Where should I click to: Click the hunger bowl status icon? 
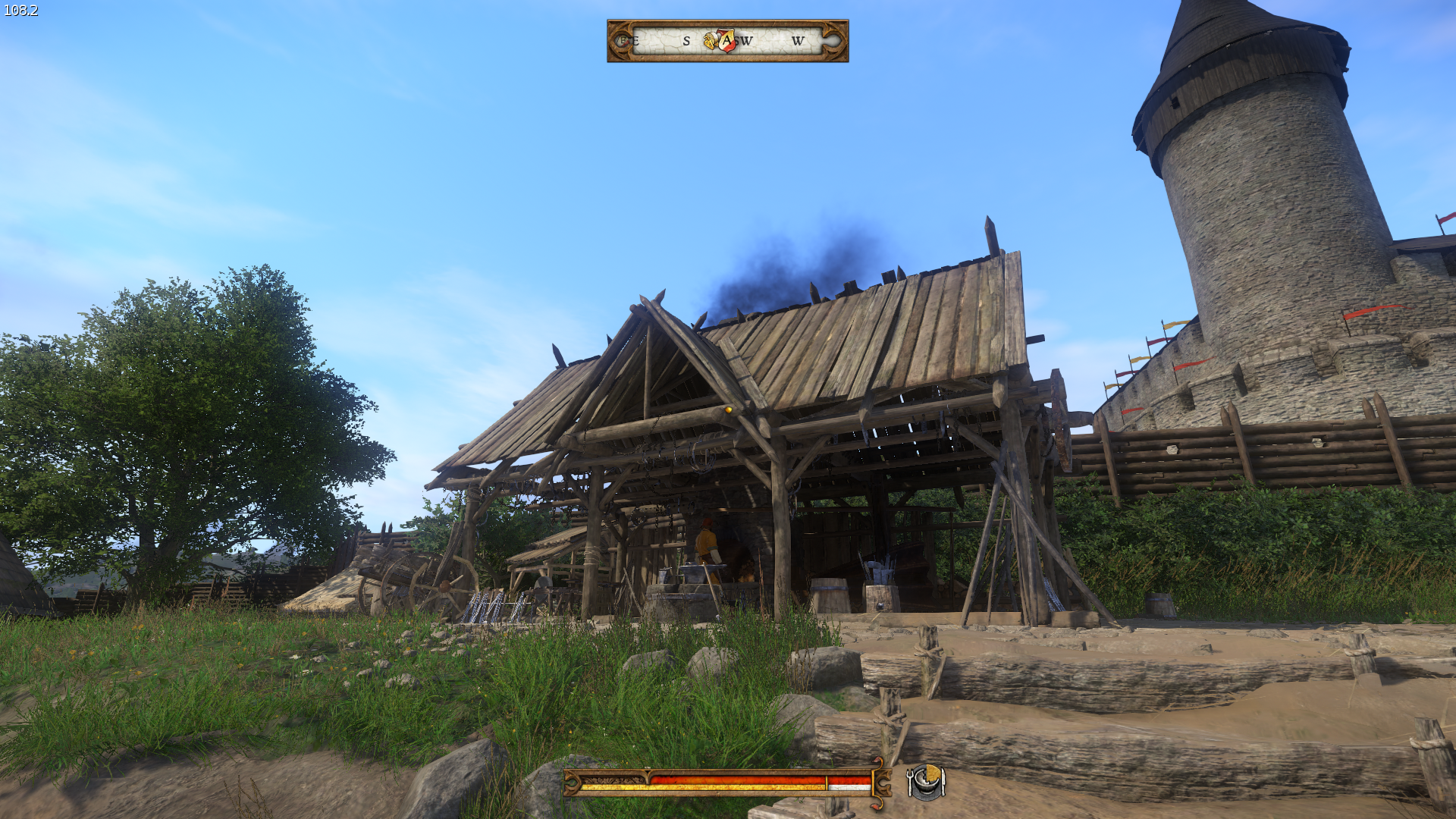pyautogui.click(x=926, y=782)
